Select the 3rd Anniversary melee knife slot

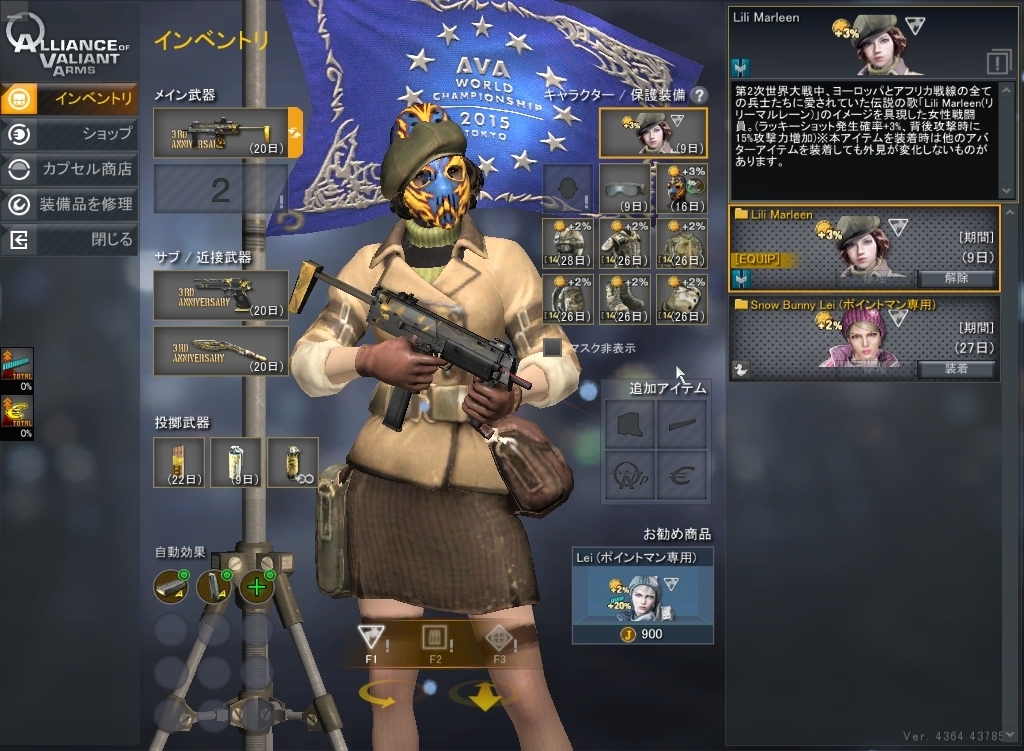click(221, 351)
